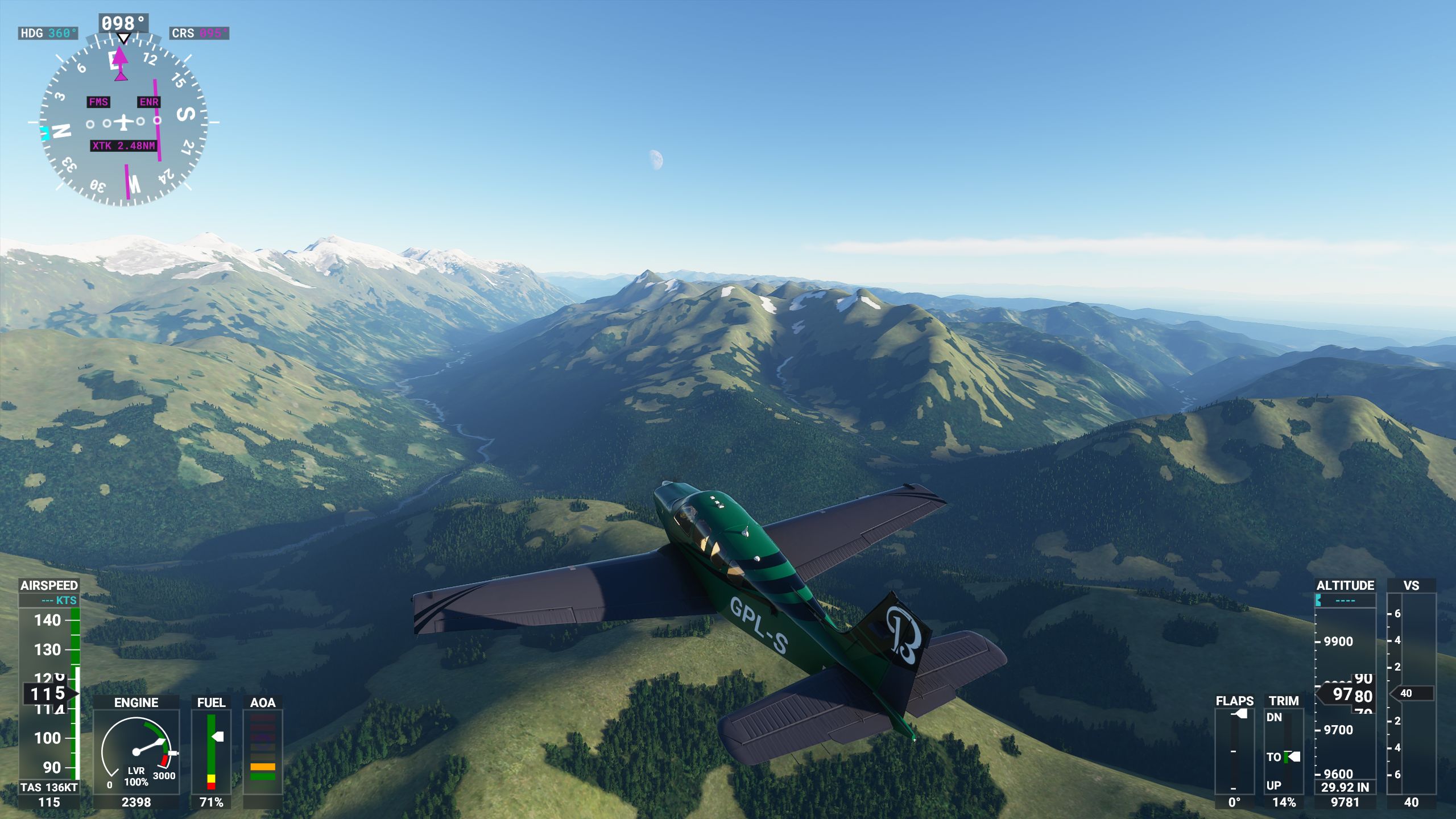Select the CRS course field

coord(199,34)
